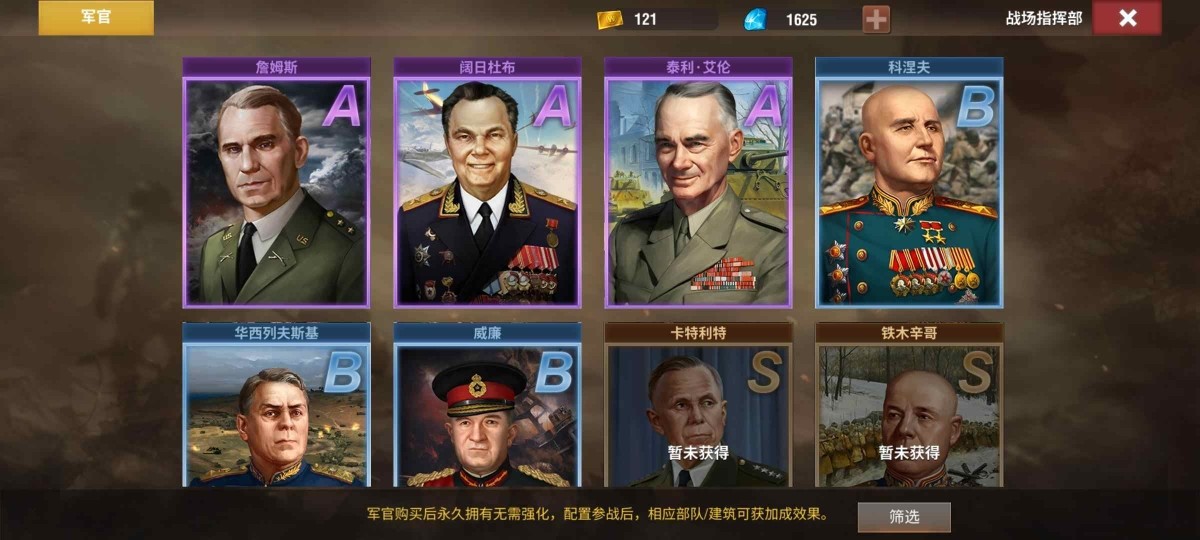The image size is (1200, 540).
Task: Open the 筛选 filter button
Action: 904,517
